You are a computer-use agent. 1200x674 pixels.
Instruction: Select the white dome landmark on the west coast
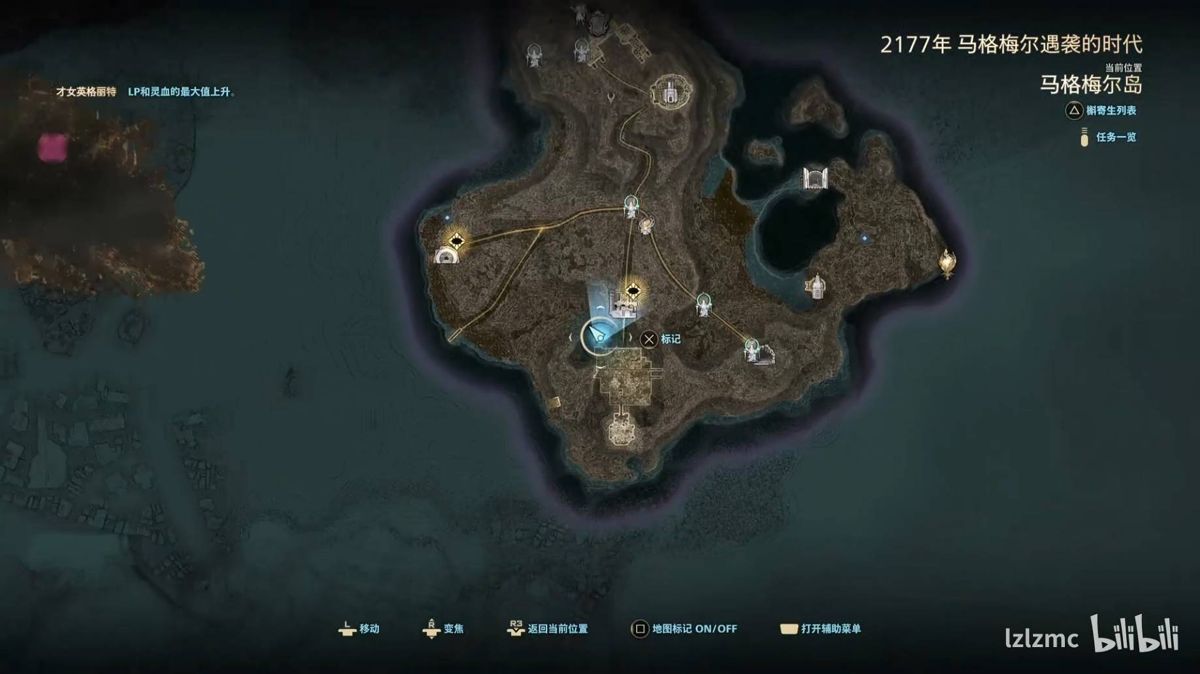point(447,256)
